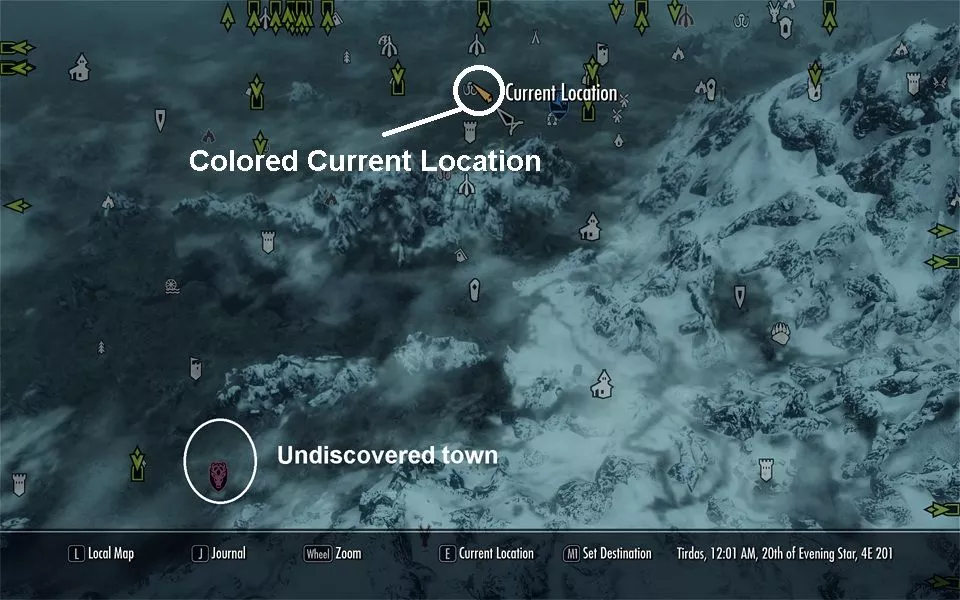Click the bear paw map marker
This screenshot has height=600, width=960.
pyautogui.click(x=780, y=333)
